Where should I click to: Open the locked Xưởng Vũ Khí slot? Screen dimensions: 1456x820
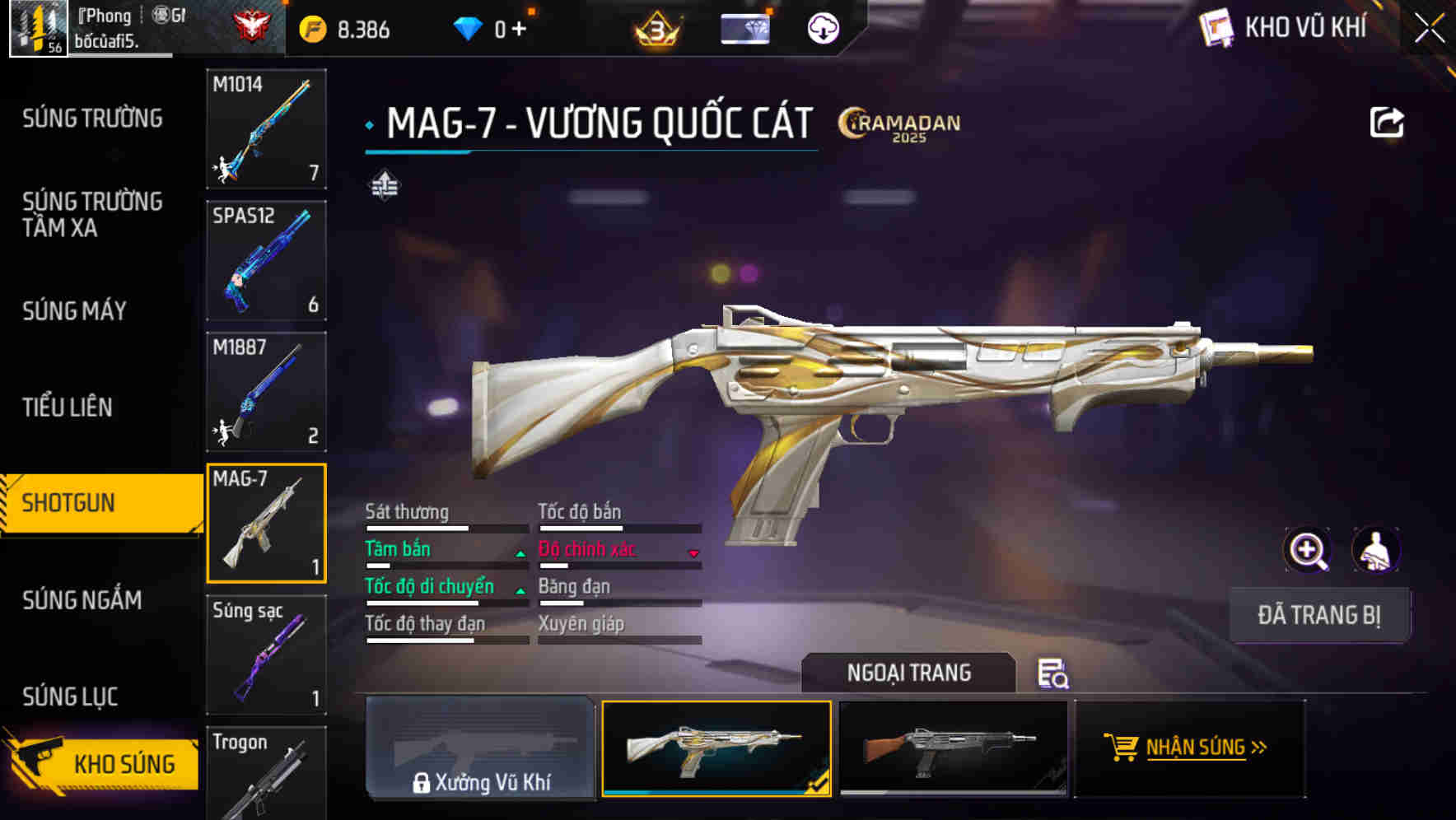click(481, 748)
